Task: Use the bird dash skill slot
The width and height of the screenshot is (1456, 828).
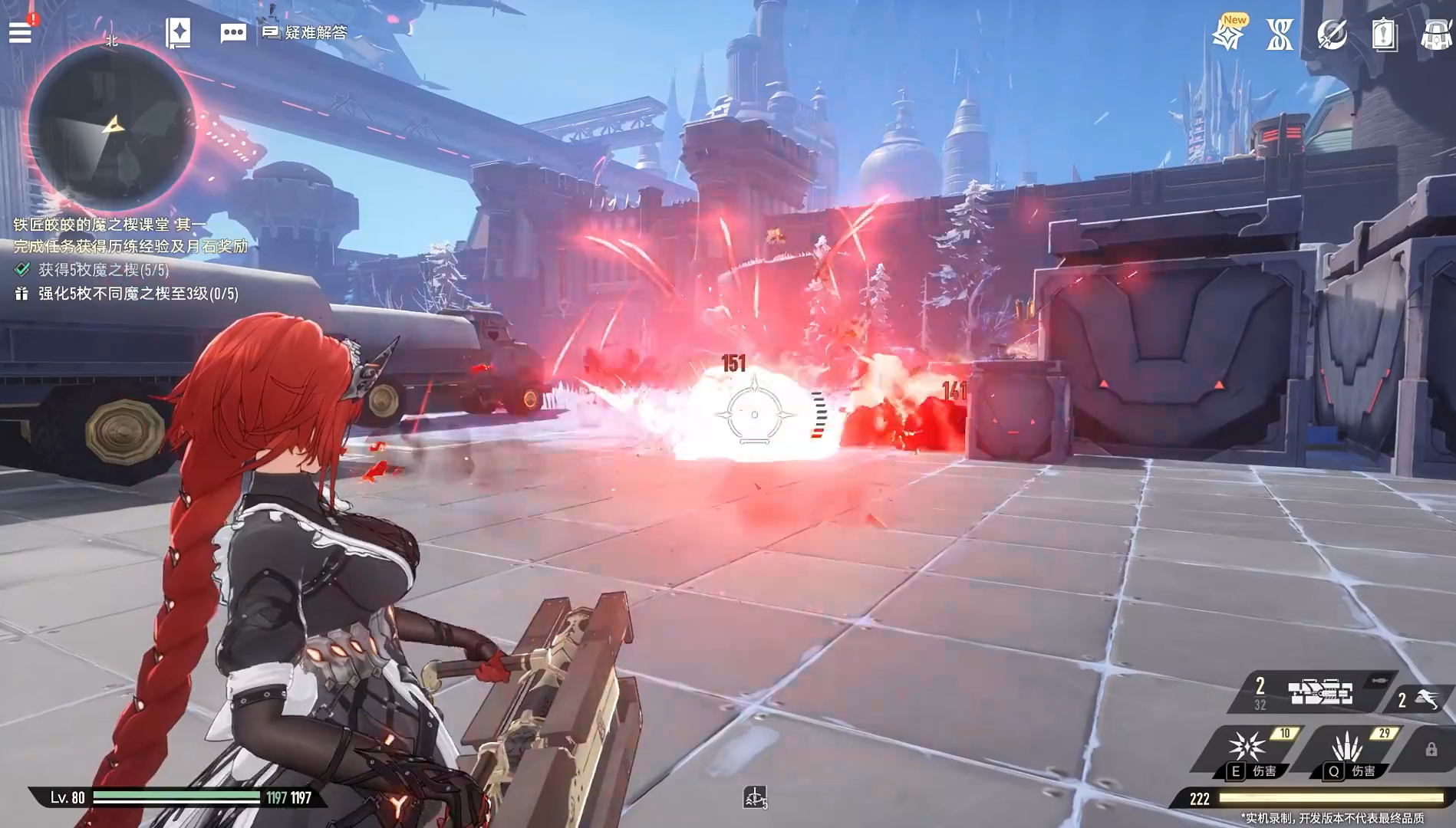Action: click(1419, 698)
